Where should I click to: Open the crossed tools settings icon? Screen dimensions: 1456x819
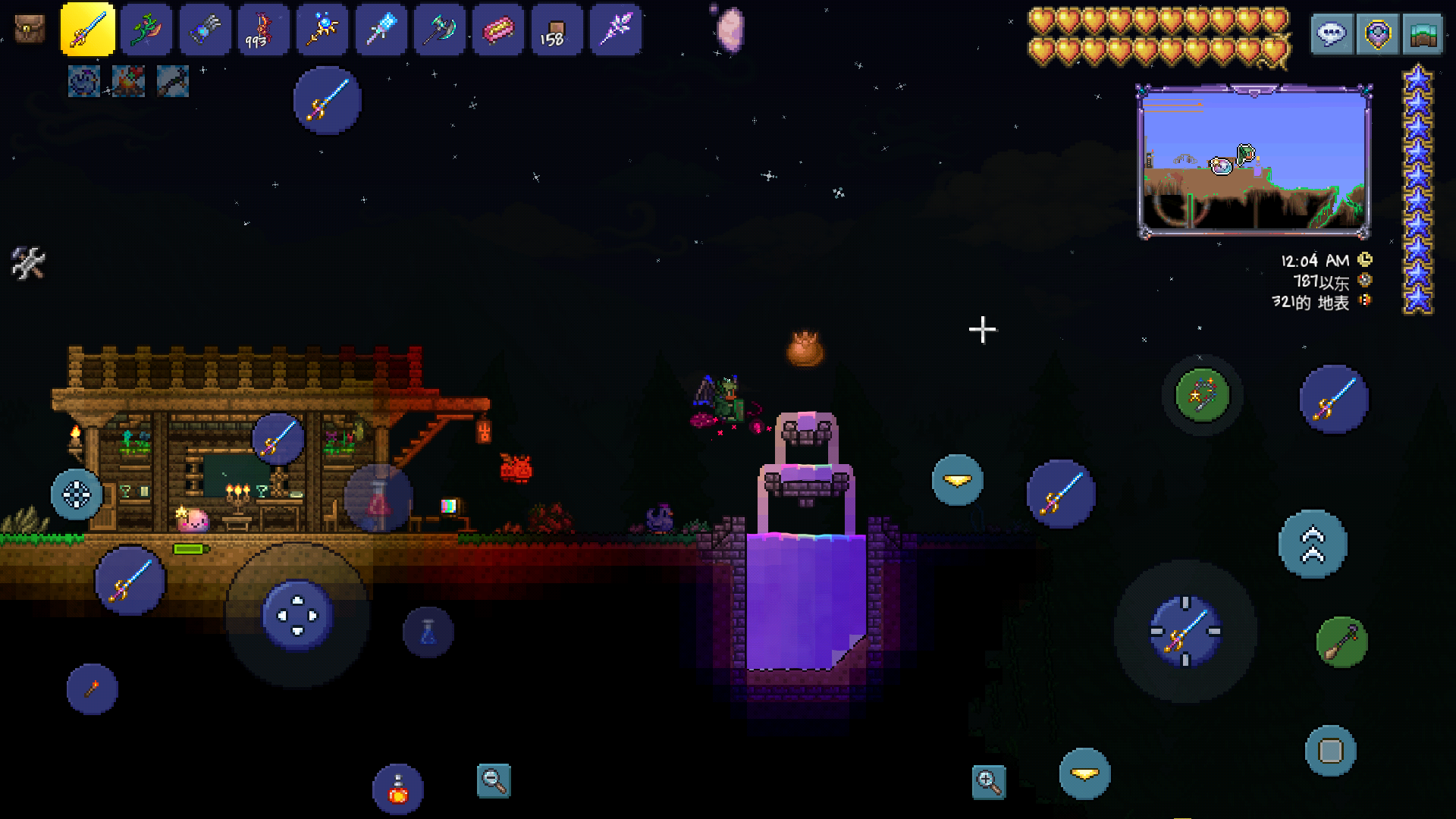pyautogui.click(x=28, y=263)
